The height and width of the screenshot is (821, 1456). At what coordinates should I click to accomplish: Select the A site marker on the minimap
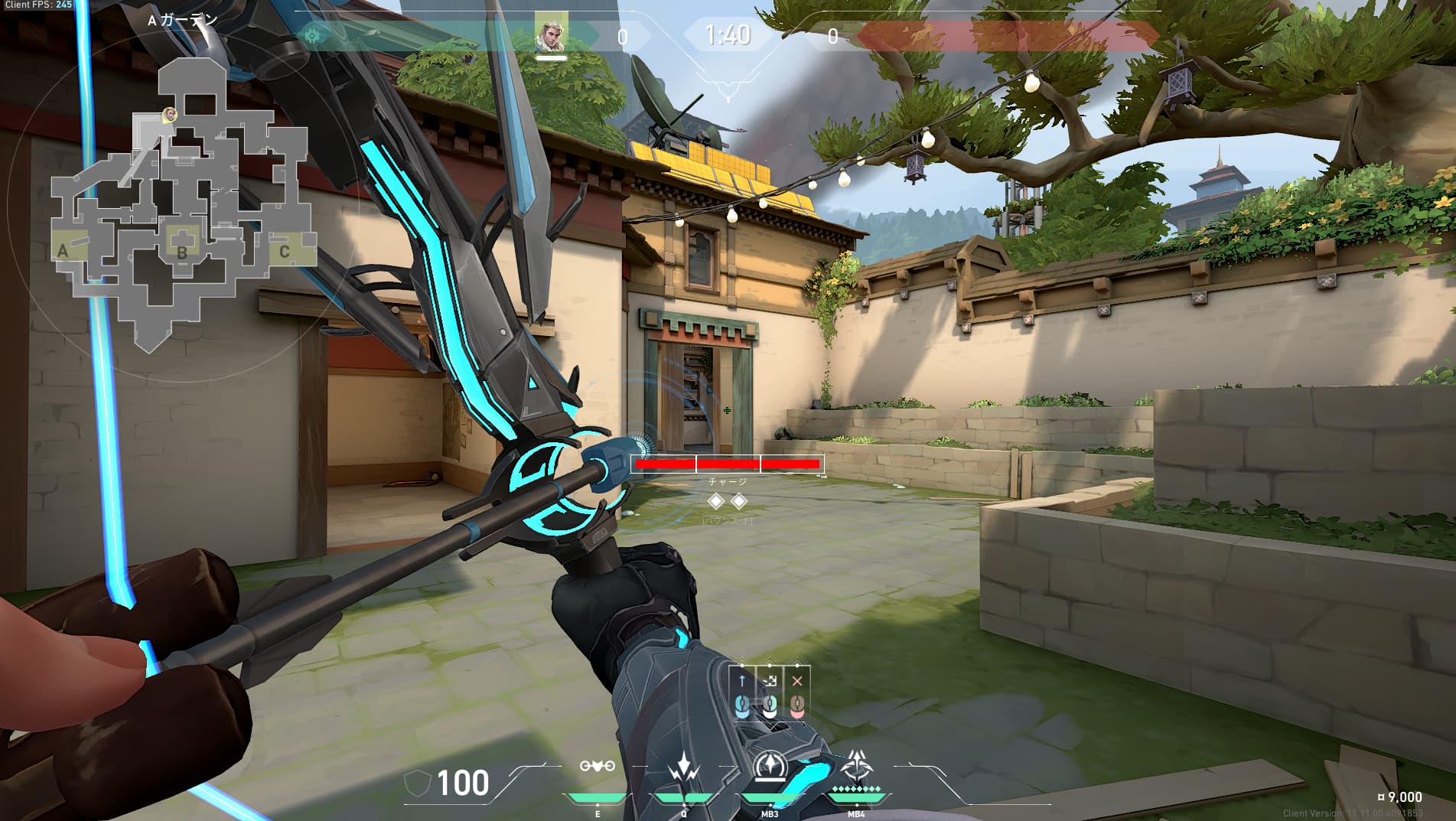click(64, 251)
